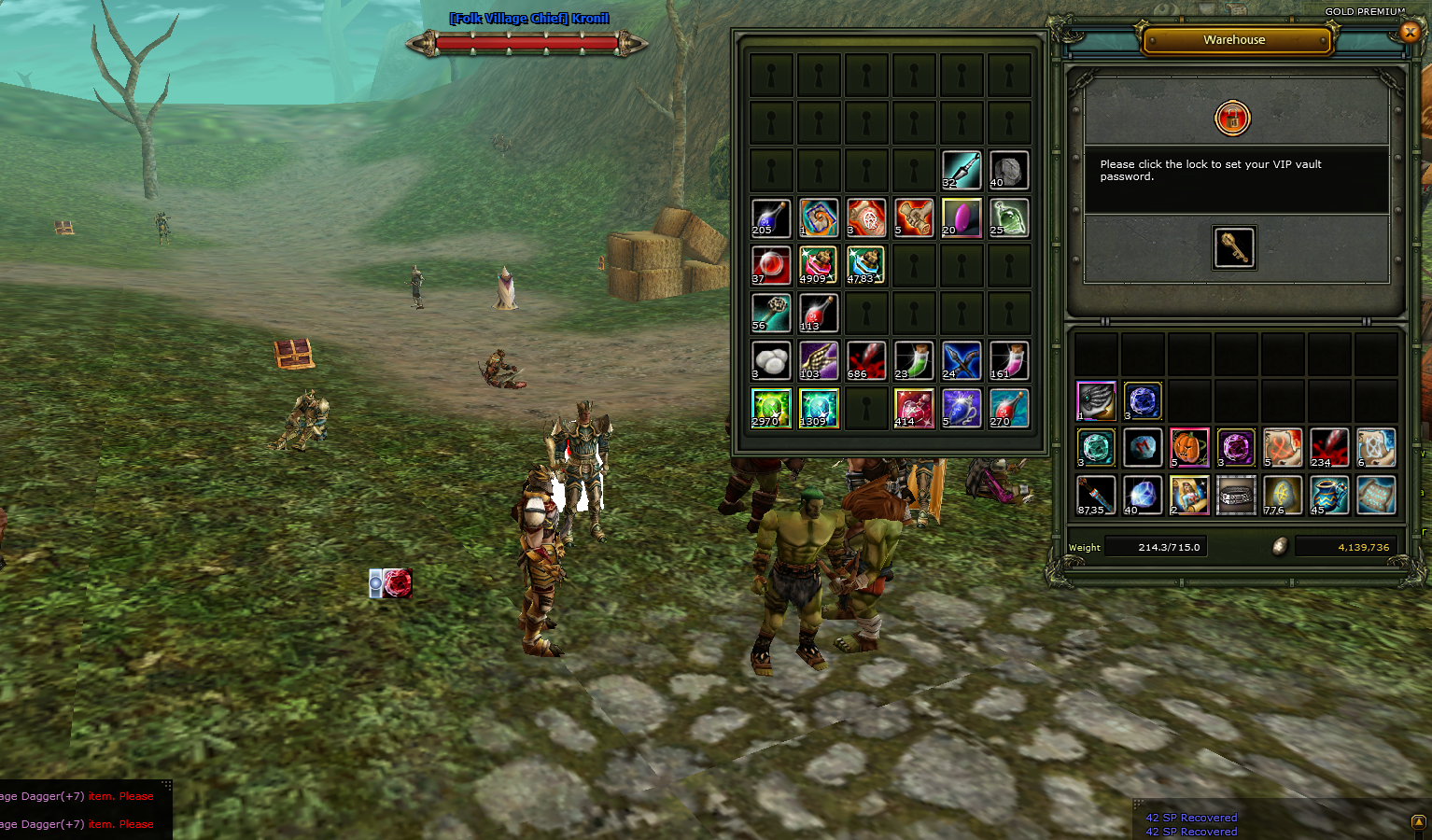Click the blood splatter stack of 686
The height and width of the screenshot is (840, 1432).
866,360
